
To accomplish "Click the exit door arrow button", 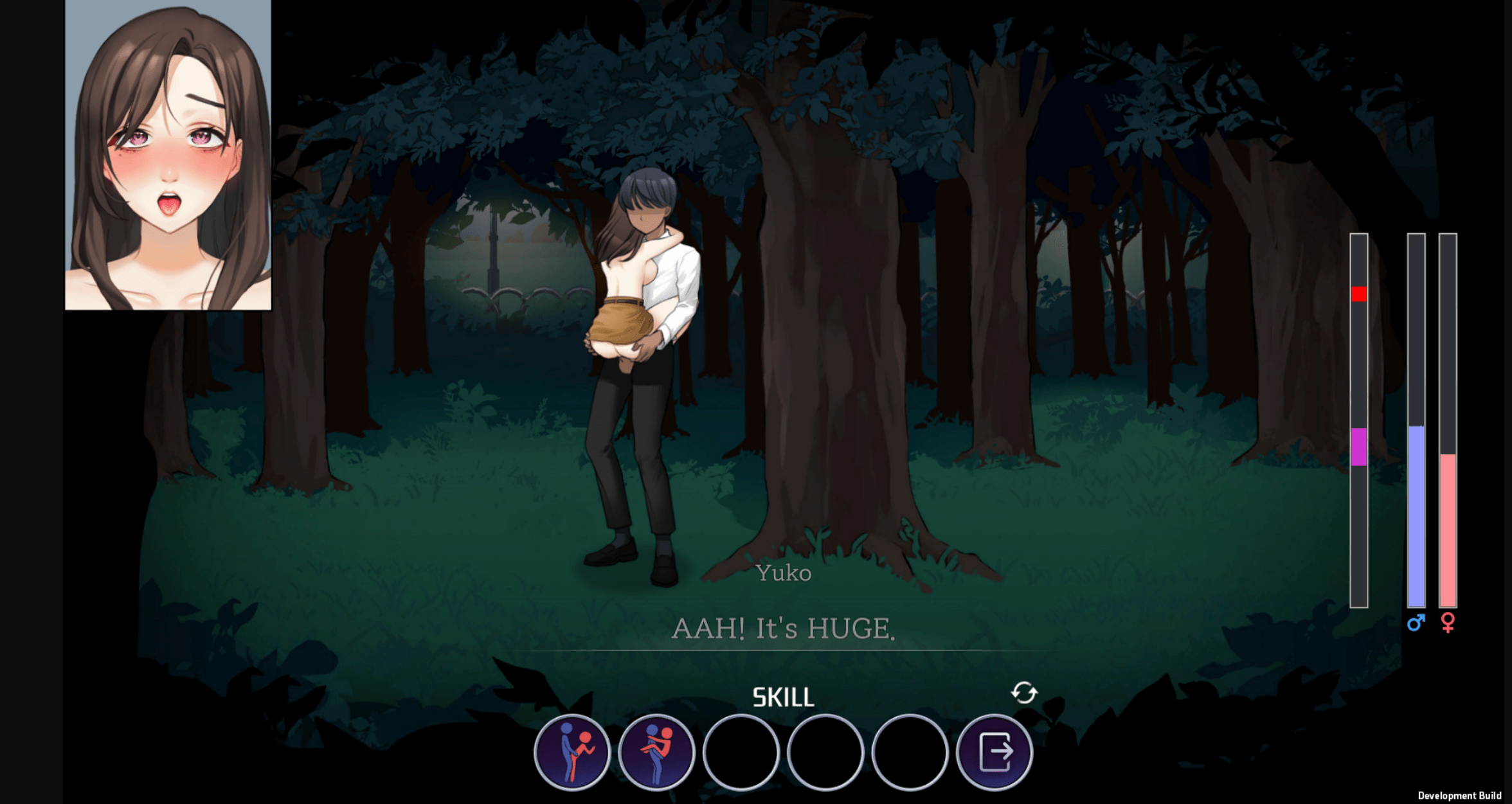I will [x=994, y=752].
